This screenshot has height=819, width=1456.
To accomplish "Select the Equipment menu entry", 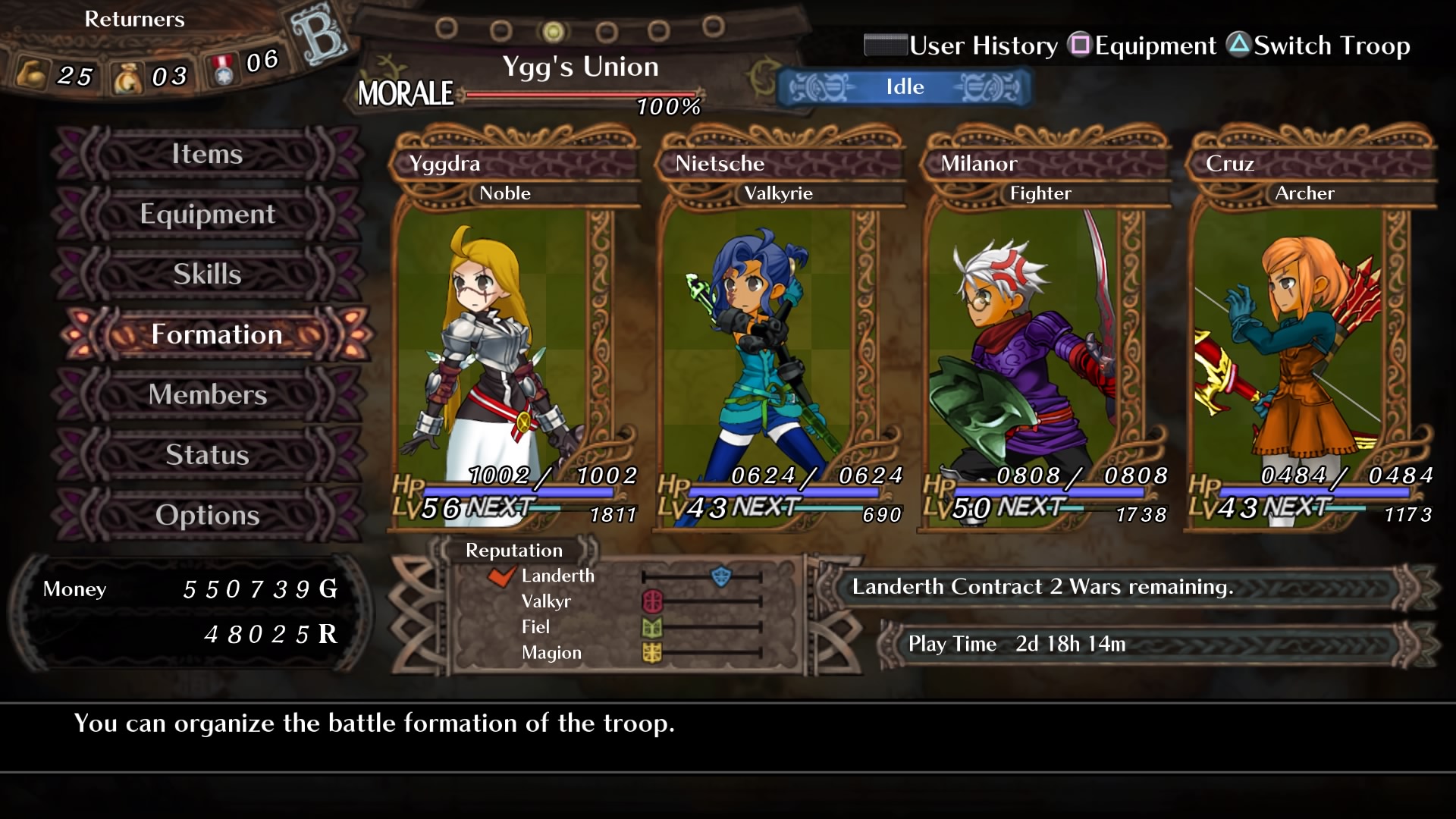I will click(x=207, y=214).
